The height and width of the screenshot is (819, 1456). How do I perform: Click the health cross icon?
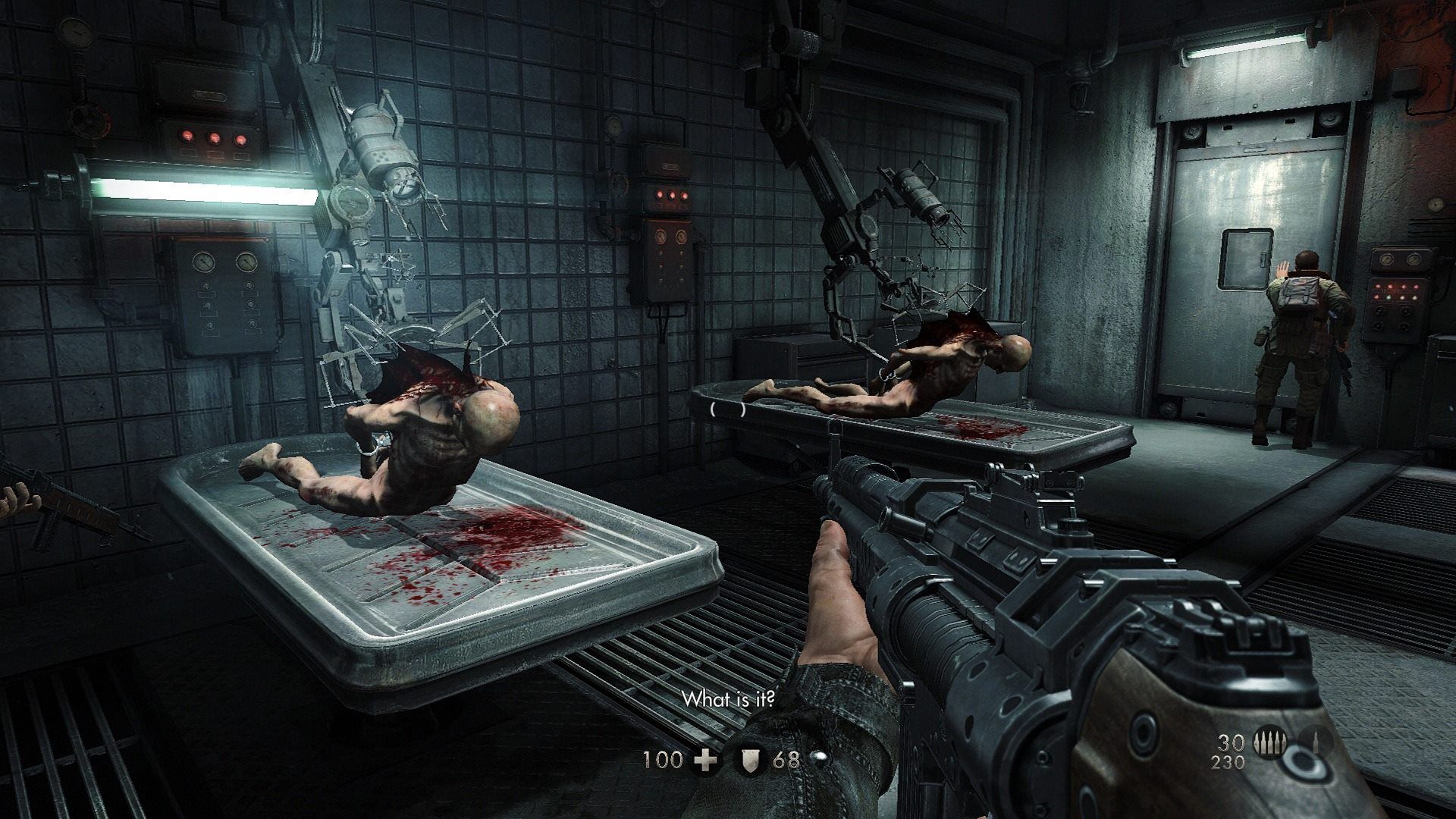[x=706, y=759]
